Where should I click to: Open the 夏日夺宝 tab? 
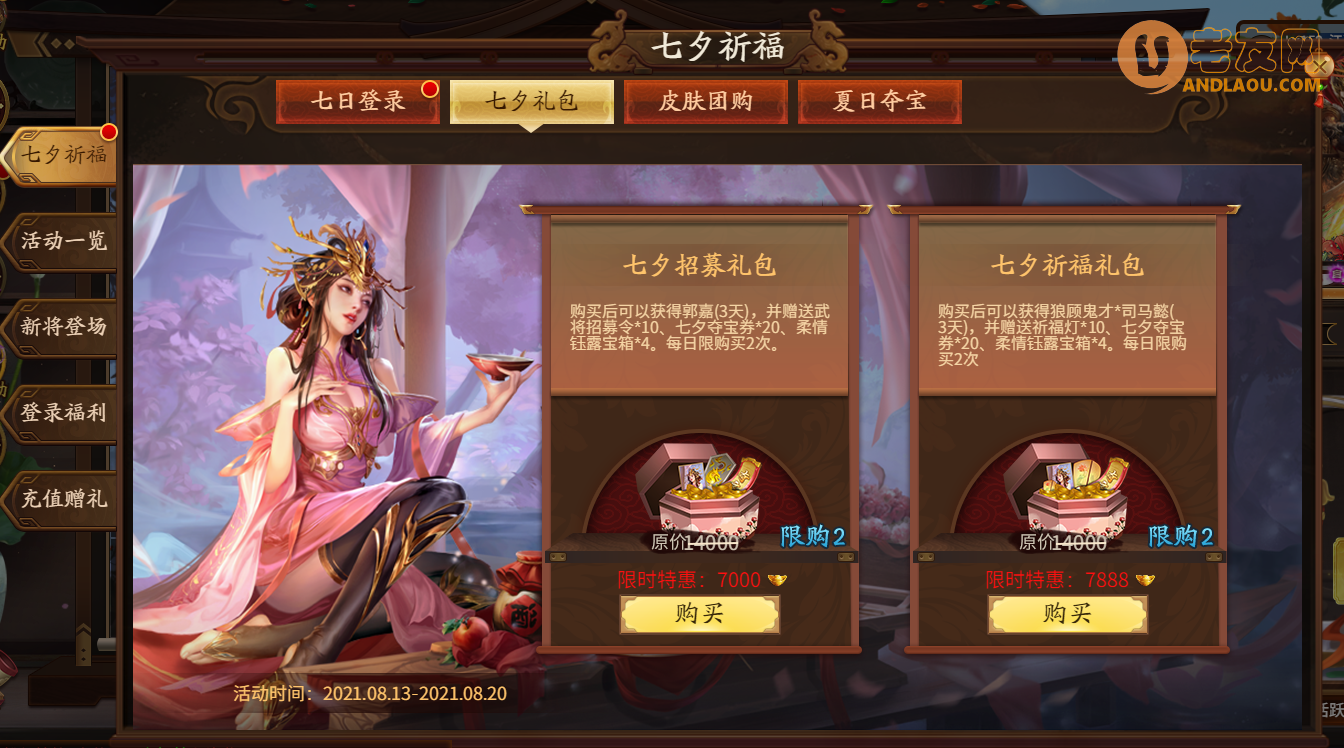[880, 102]
